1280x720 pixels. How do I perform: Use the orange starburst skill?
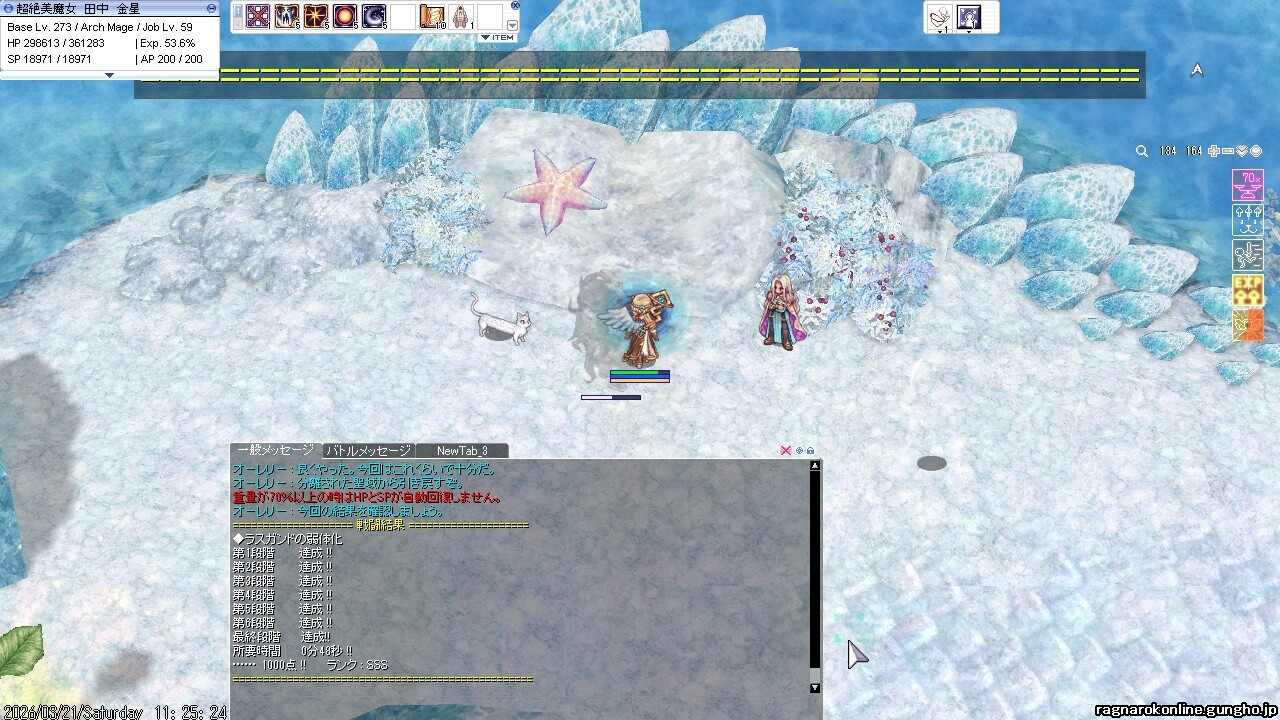[x=316, y=17]
